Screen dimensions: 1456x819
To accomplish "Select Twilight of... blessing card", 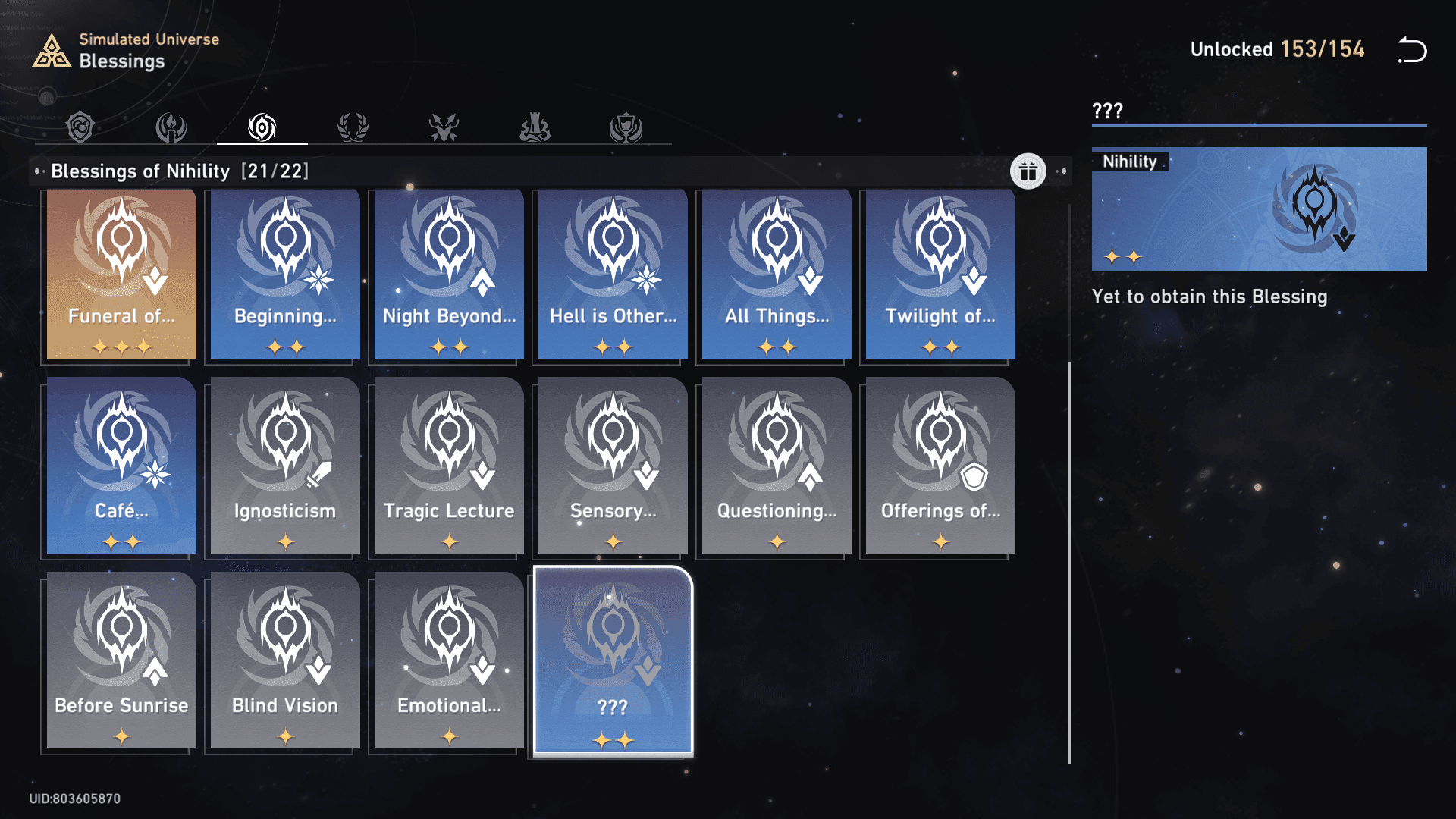I will click(x=940, y=274).
